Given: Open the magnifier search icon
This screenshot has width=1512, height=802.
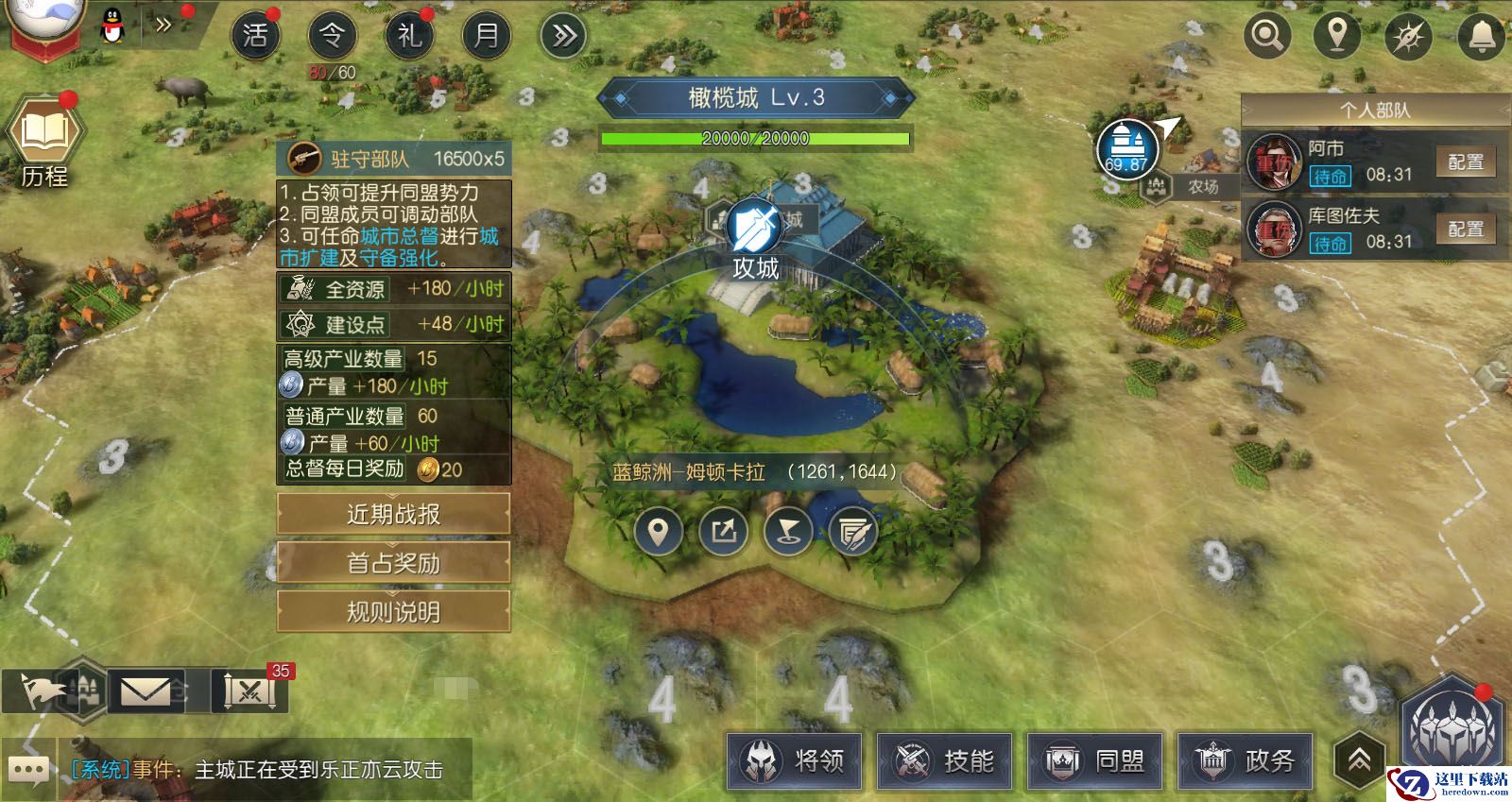Looking at the screenshot, I should tap(1266, 36).
